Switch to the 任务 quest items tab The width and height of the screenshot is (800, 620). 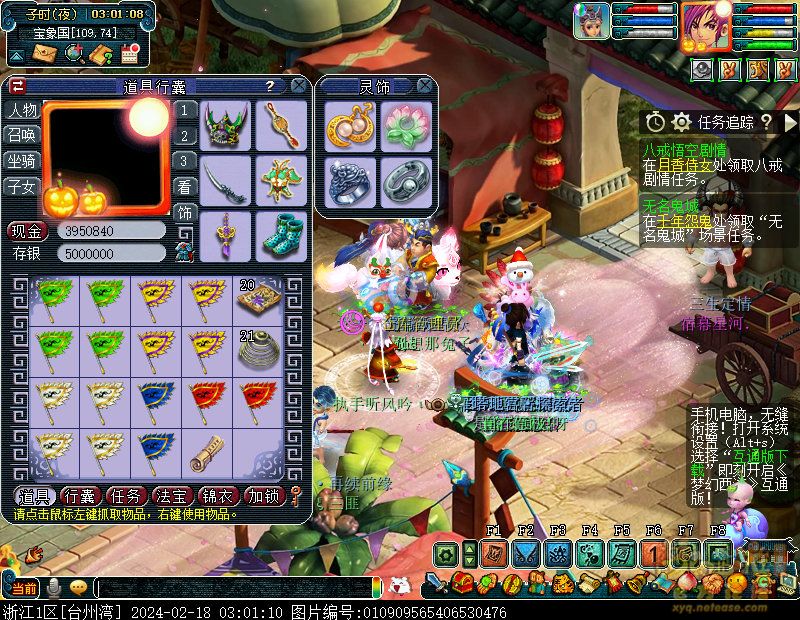[126, 496]
